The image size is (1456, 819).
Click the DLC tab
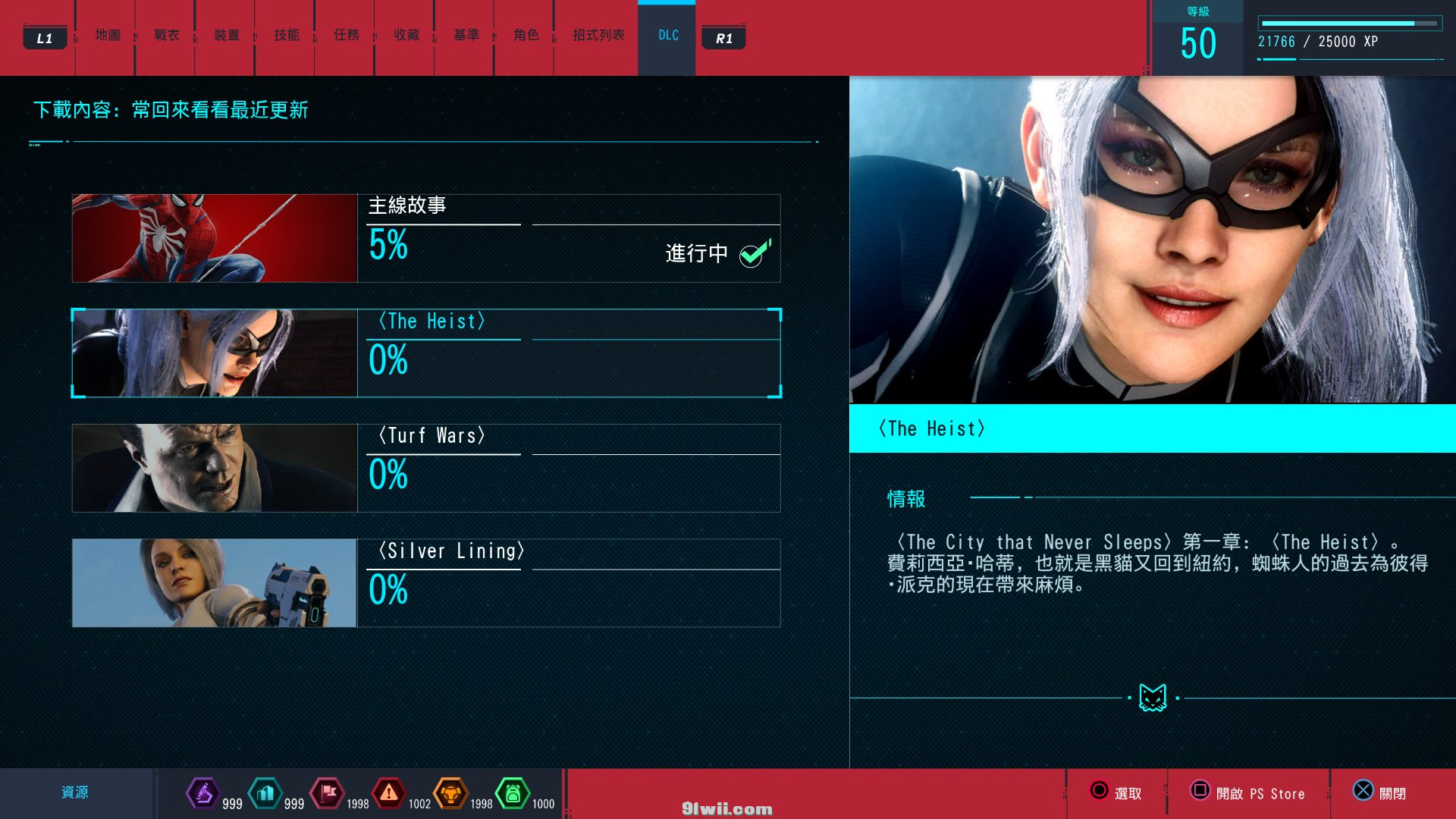[668, 35]
